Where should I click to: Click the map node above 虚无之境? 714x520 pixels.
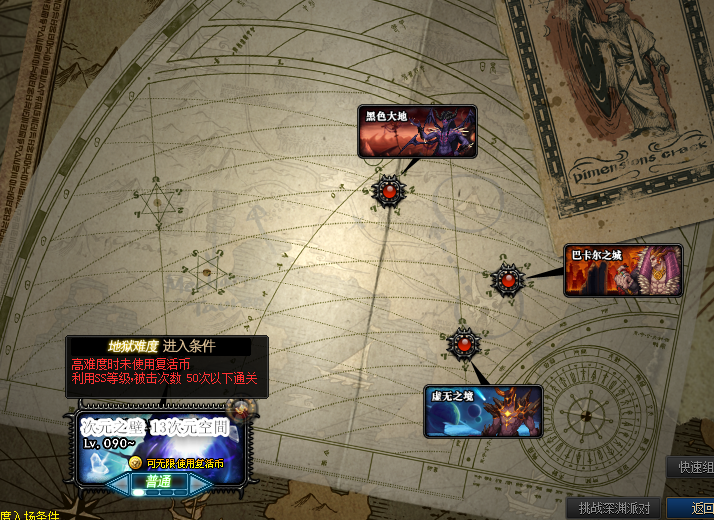tap(462, 344)
